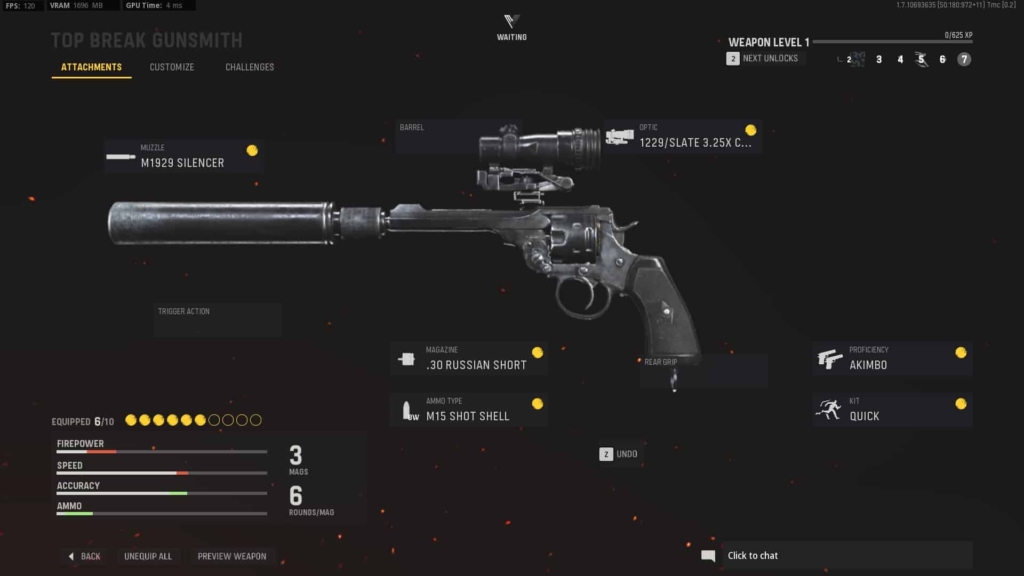Click the chat input box

coord(845,556)
